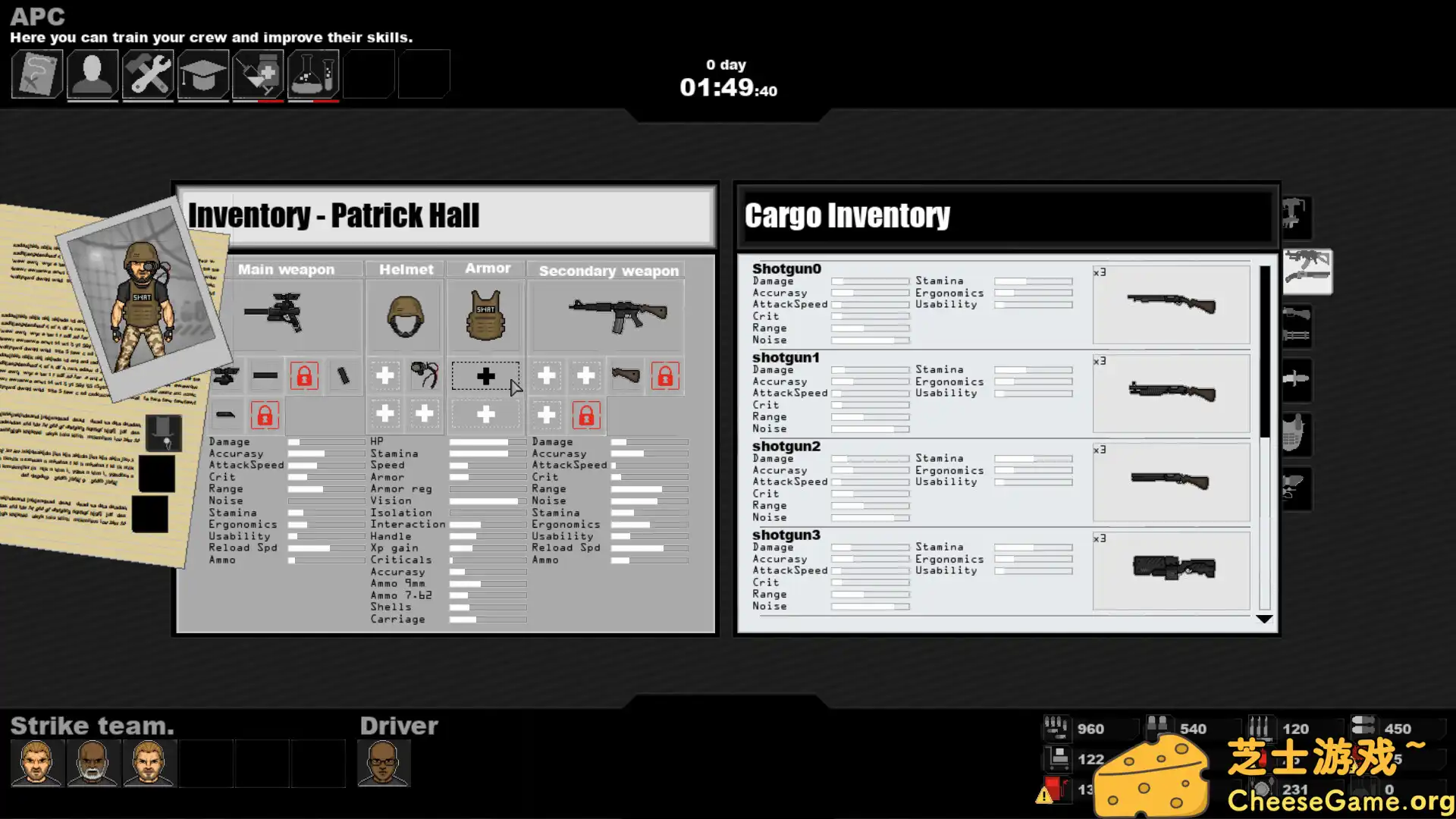Select first strike team member portrait
The height and width of the screenshot is (819, 1456).
pos(36,762)
